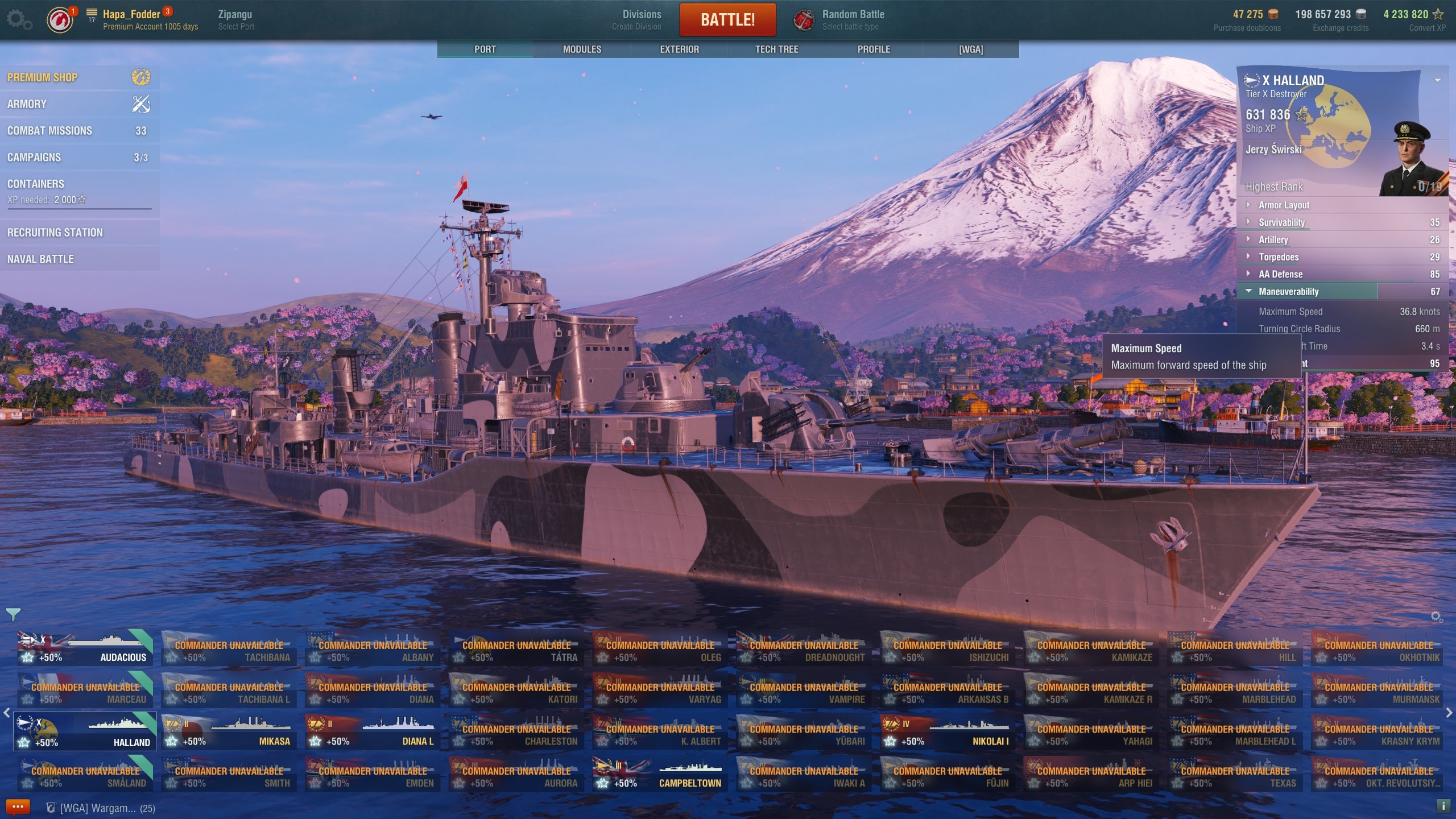This screenshot has height=819, width=1456.
Task: Open the Exterior tab
Action: (x=679, y=49)
